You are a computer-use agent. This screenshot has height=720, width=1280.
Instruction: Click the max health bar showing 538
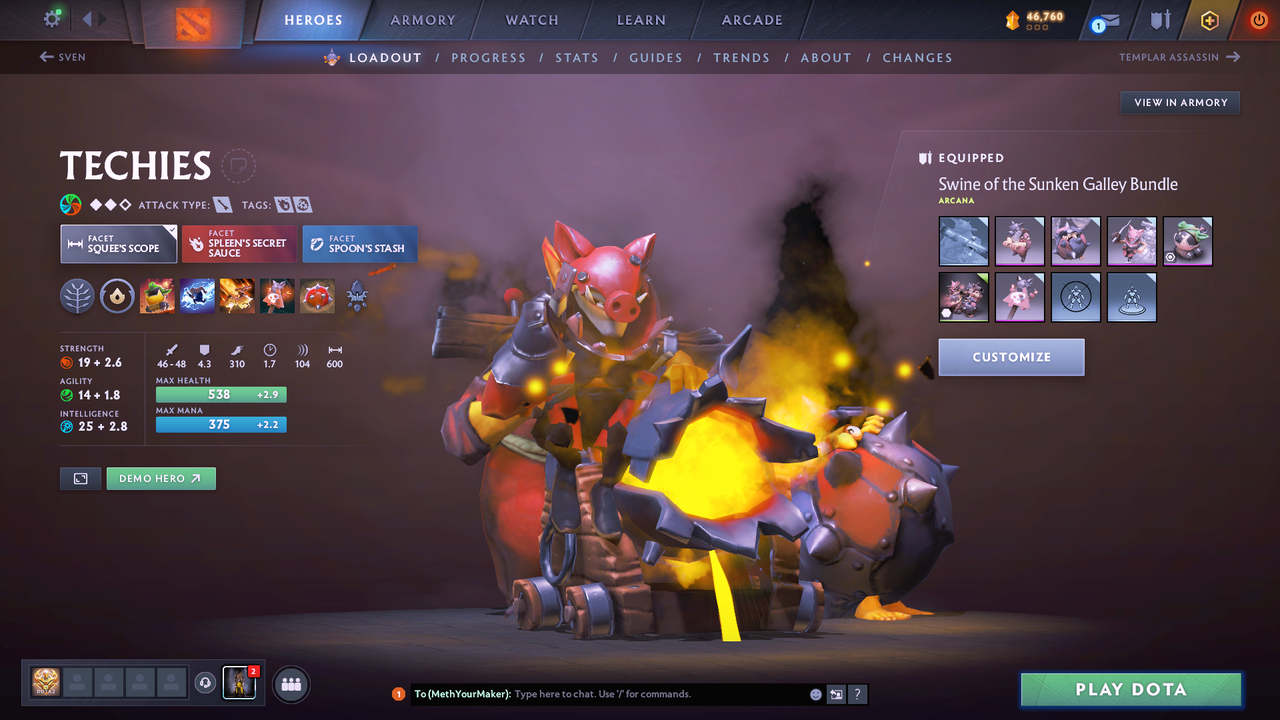coord(221,394)
